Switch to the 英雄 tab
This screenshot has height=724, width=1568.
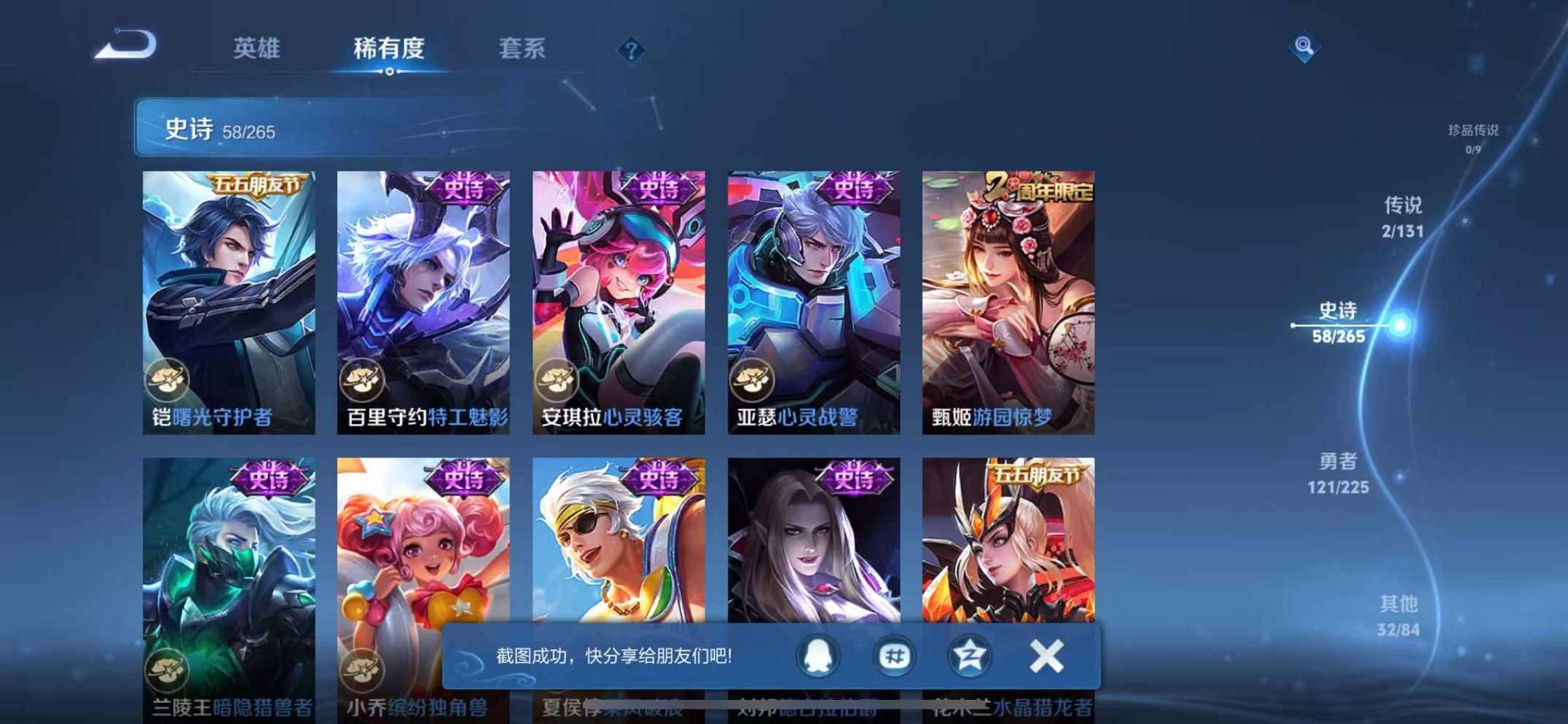pyautogui.click(x=256, y=48)
